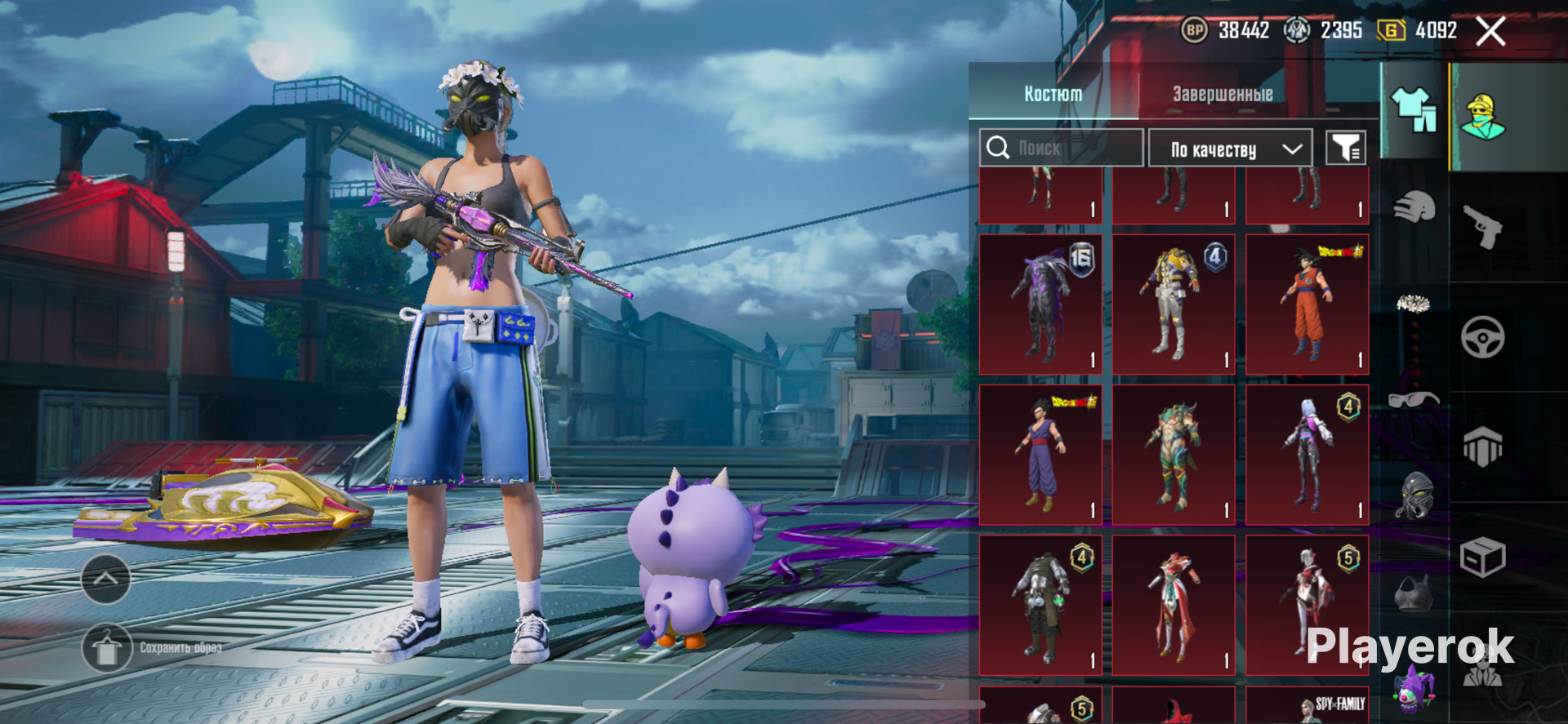Open the pistol weapon skins category

(1482, 226)
